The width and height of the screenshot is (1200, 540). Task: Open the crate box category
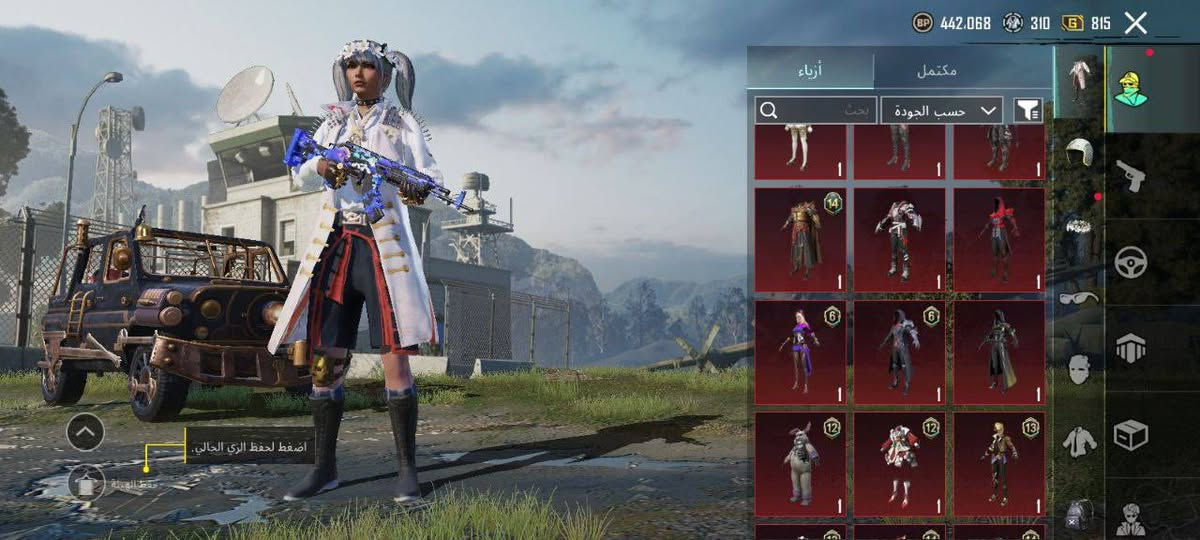[1131, 435]
